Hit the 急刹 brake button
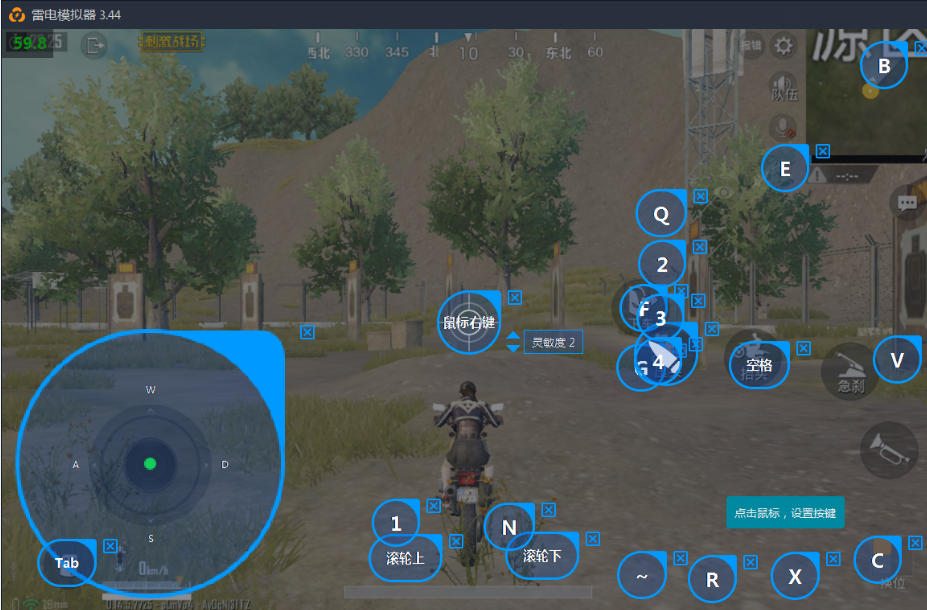Viewport: 927px width, 610px height. tap(850, 371)
